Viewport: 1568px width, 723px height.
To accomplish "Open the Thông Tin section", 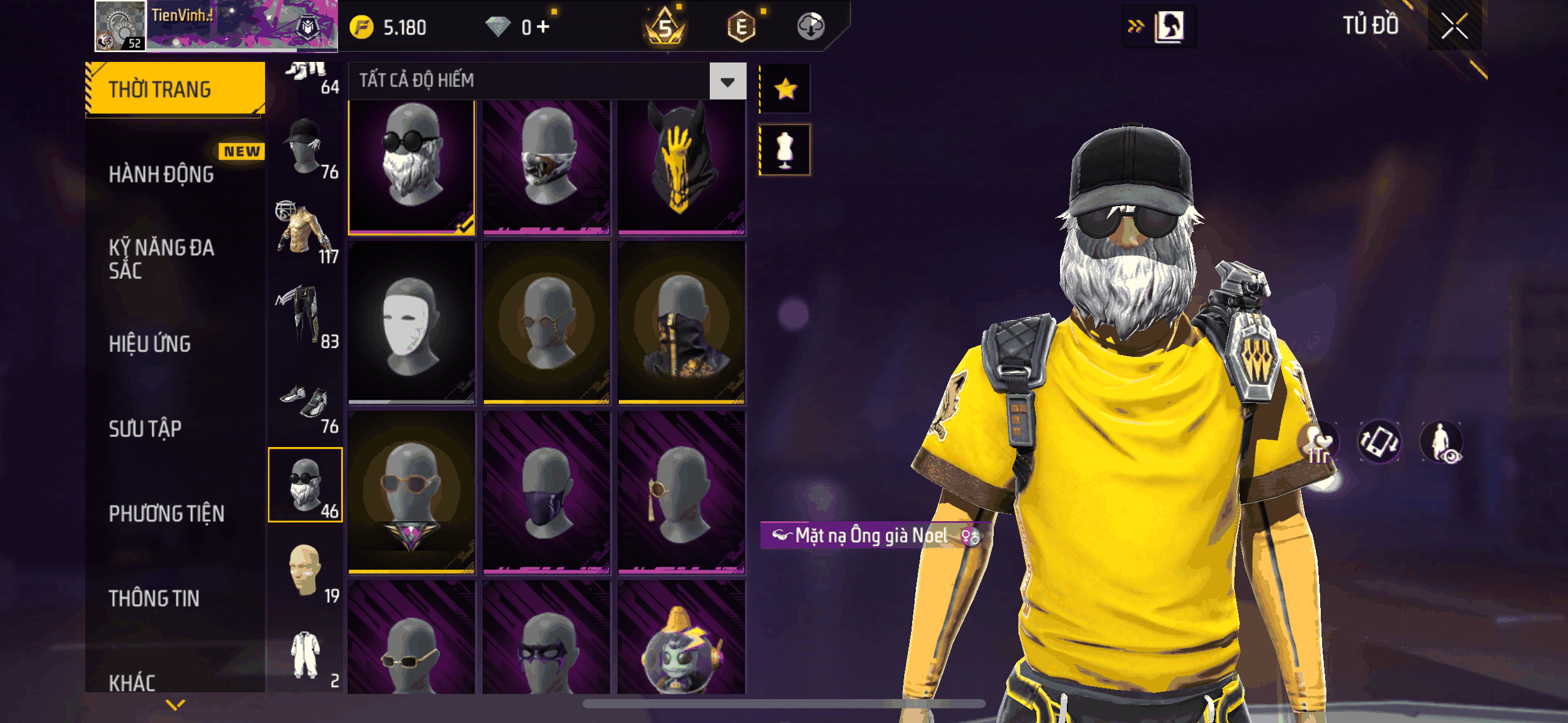I will [154, 599].
